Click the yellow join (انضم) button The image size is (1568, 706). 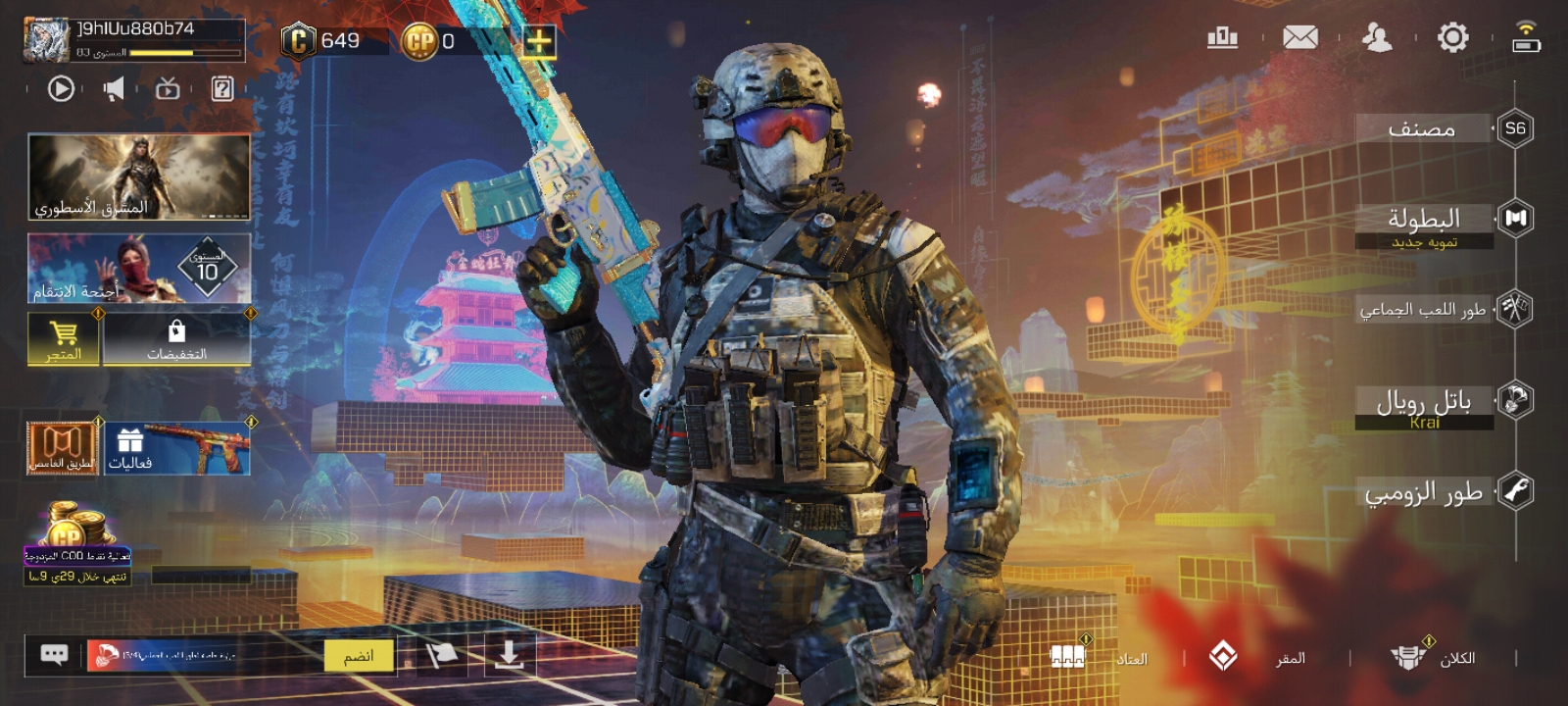(359, 656)
